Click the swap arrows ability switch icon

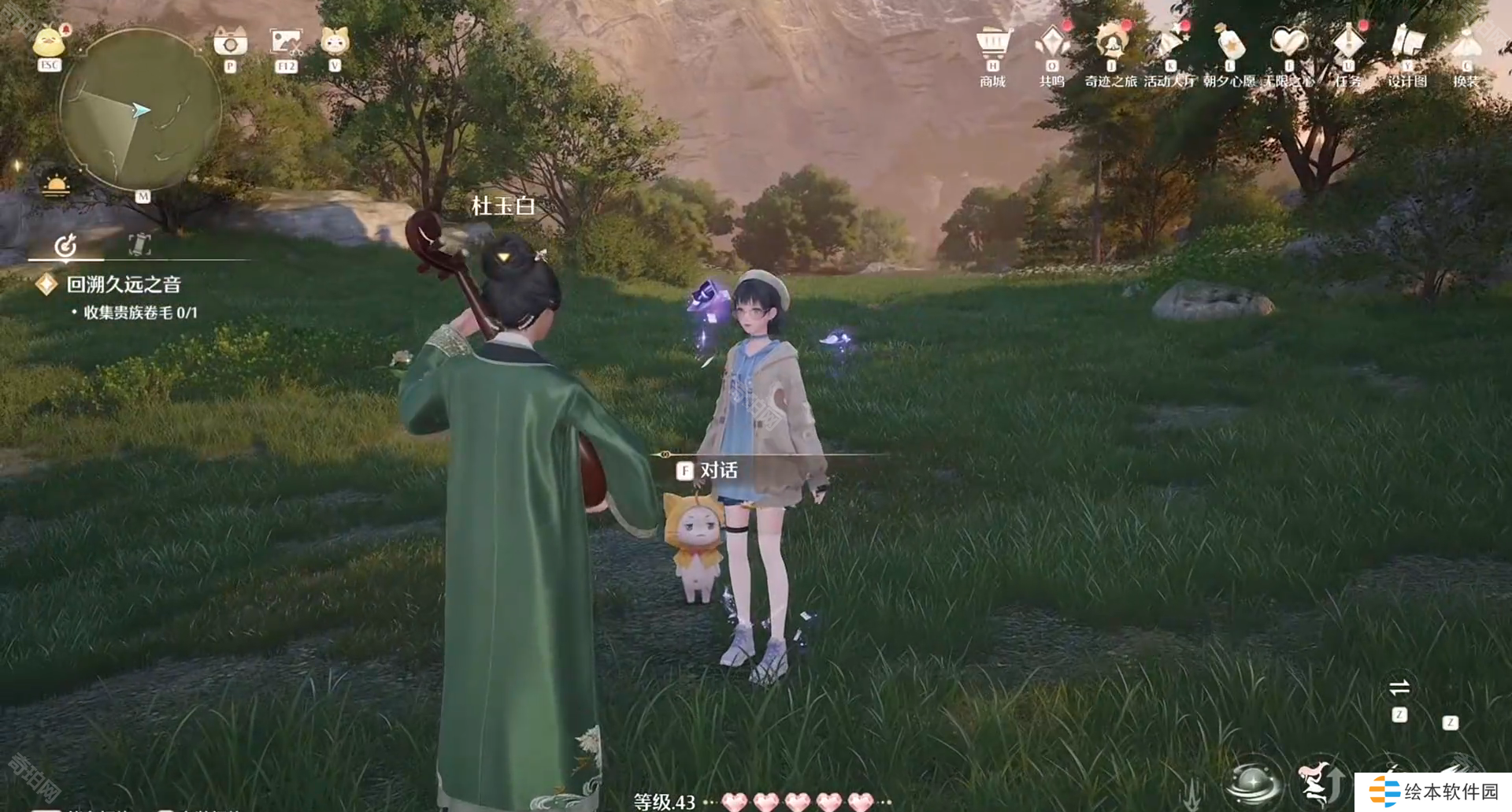[x=1399, y=688]
